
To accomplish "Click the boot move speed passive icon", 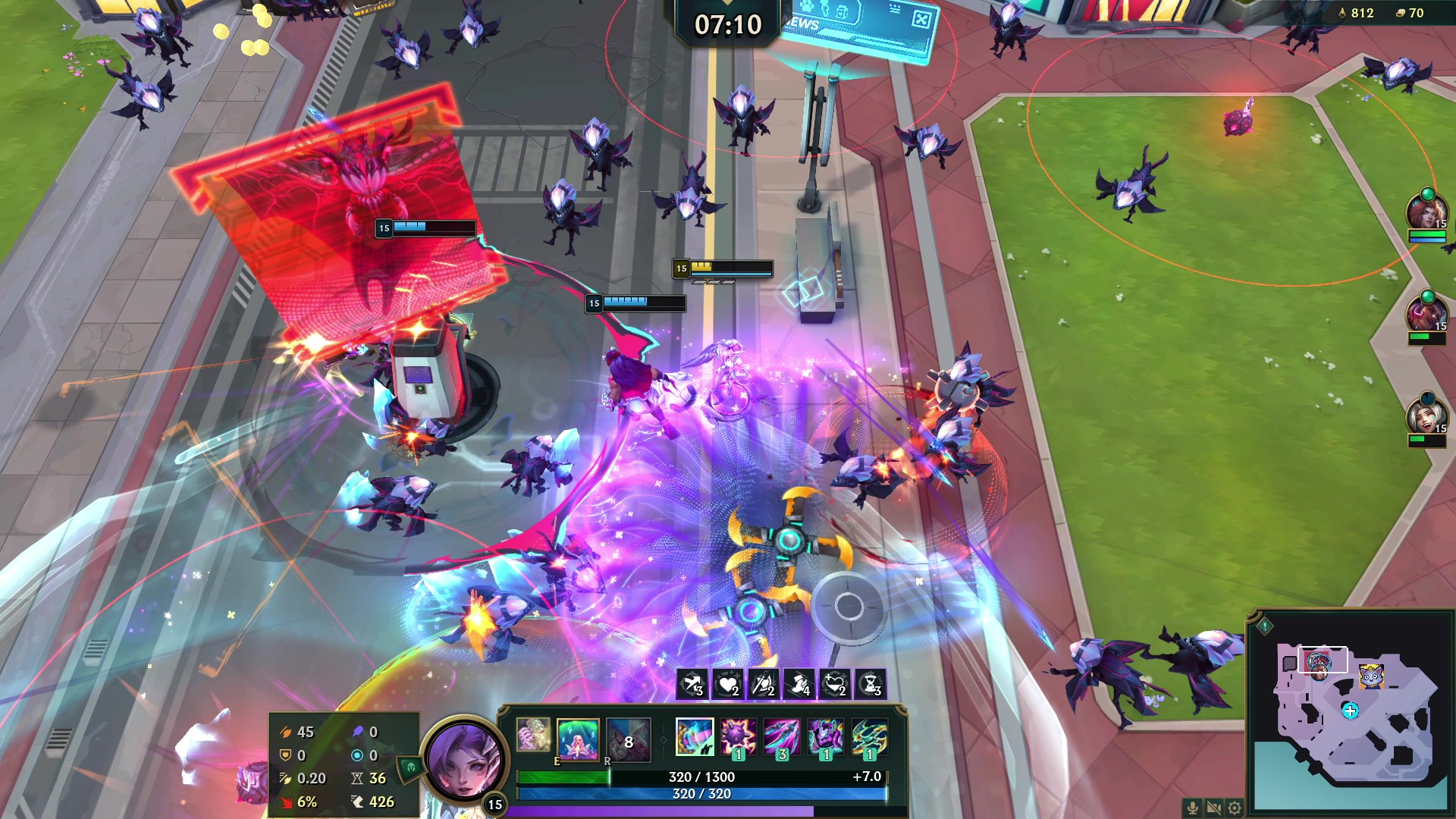I will click(x=799, y=685).
